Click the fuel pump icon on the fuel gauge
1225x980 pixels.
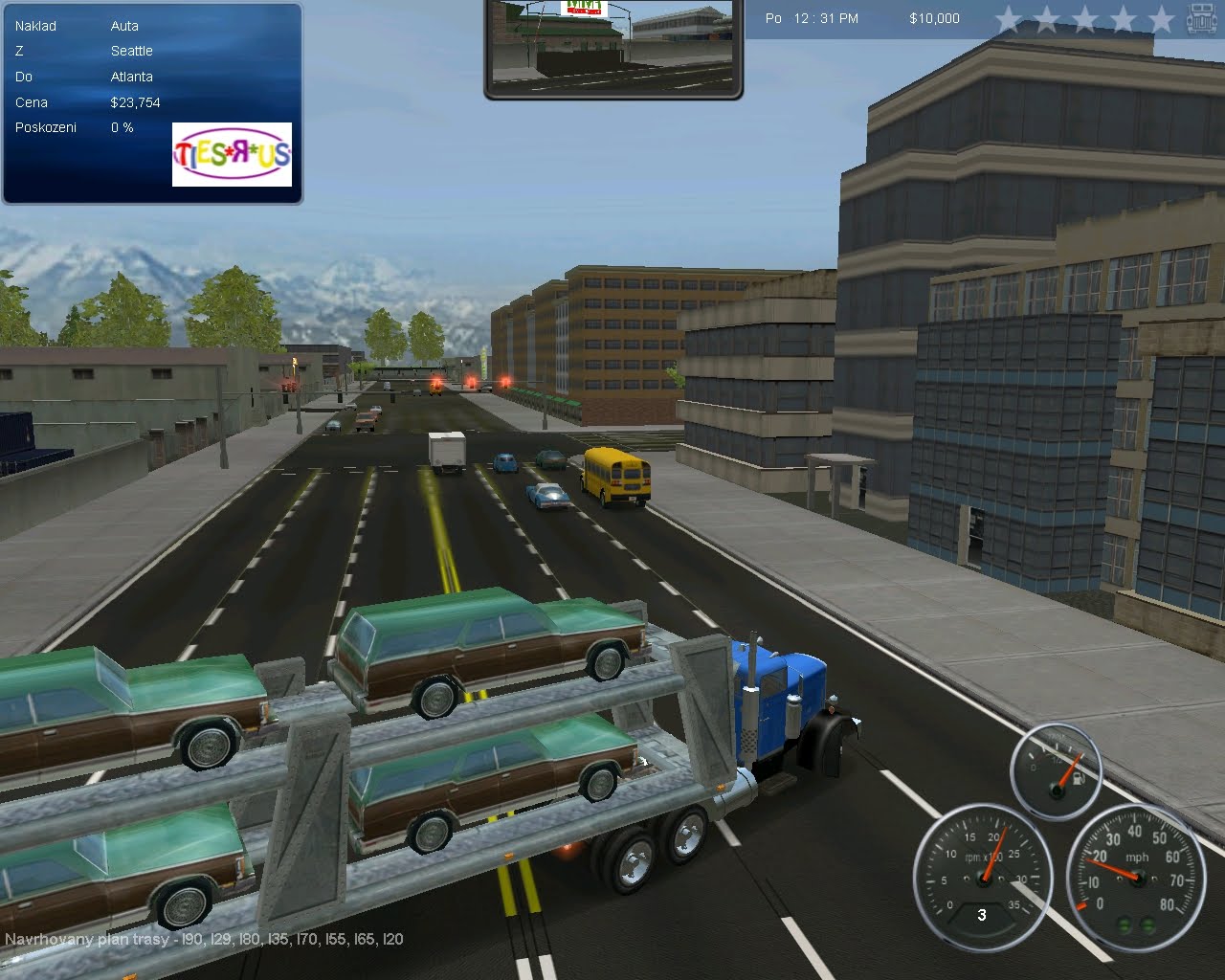[1077, 778]
